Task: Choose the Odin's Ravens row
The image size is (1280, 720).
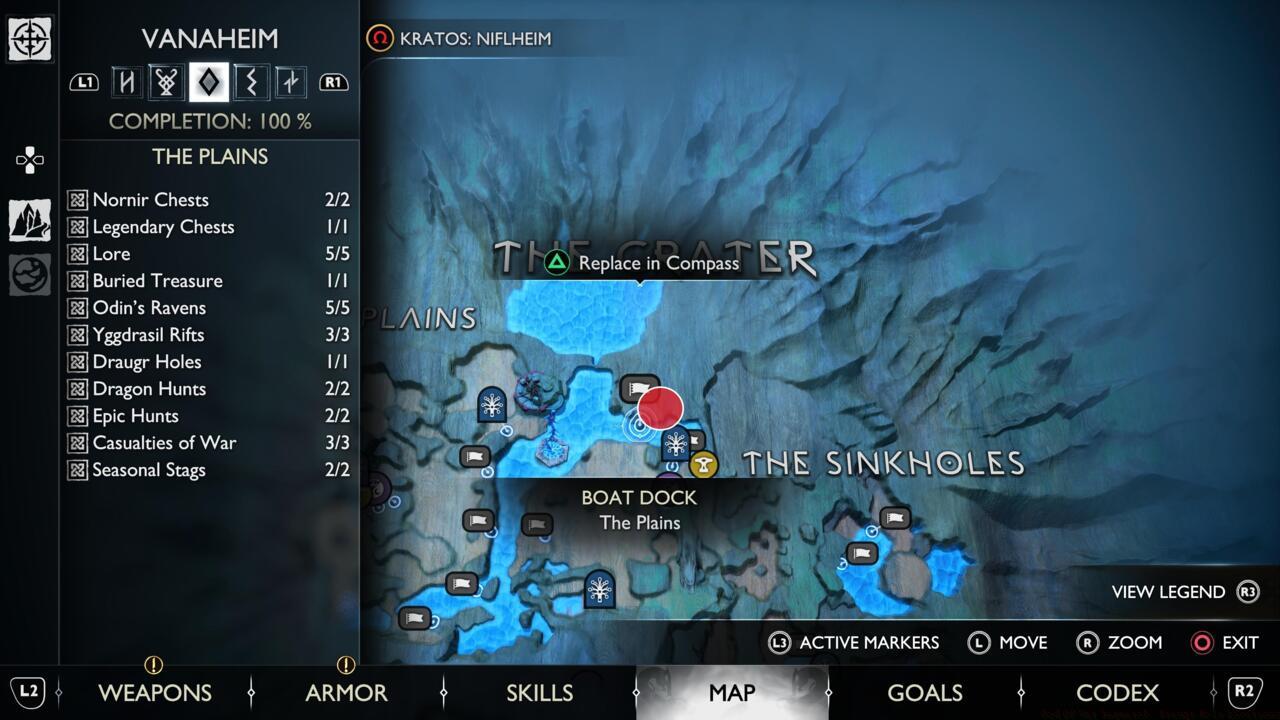Action: tap(209, 308)
